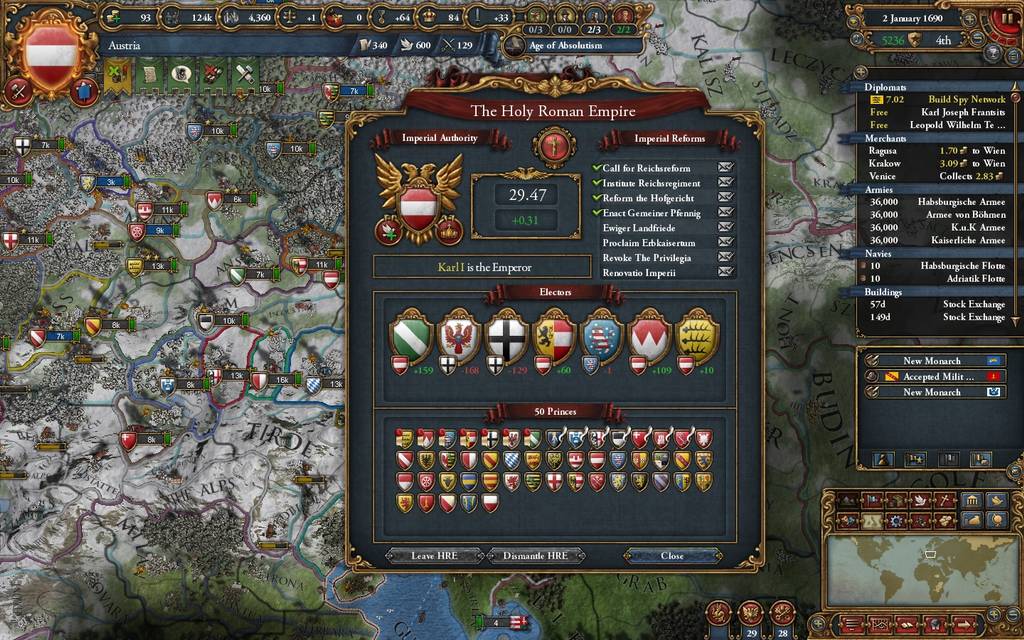Image resolution: width=1024 pixels, height=640 pixels.
Task: Select the Armee von Böhmen army
Action: point(938,215)
